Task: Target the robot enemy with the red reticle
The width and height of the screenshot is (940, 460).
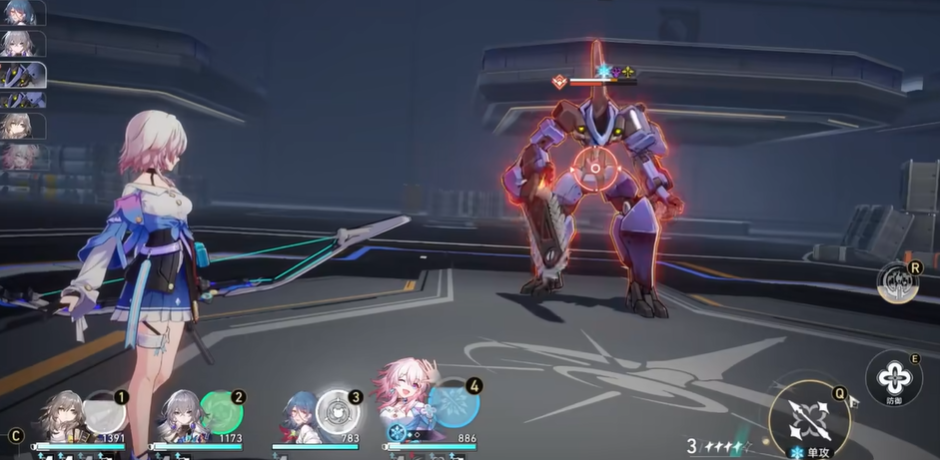Action: coord(595,170)
